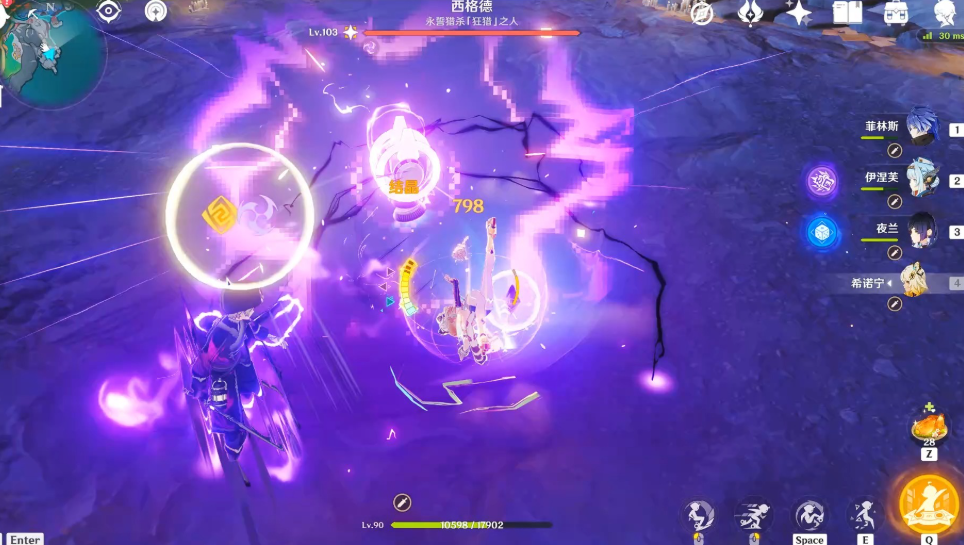Image resolution: width=964 pixels, height=545 pixels.
Task: Use the roast chicken food gadget
Action: point(929,428)
